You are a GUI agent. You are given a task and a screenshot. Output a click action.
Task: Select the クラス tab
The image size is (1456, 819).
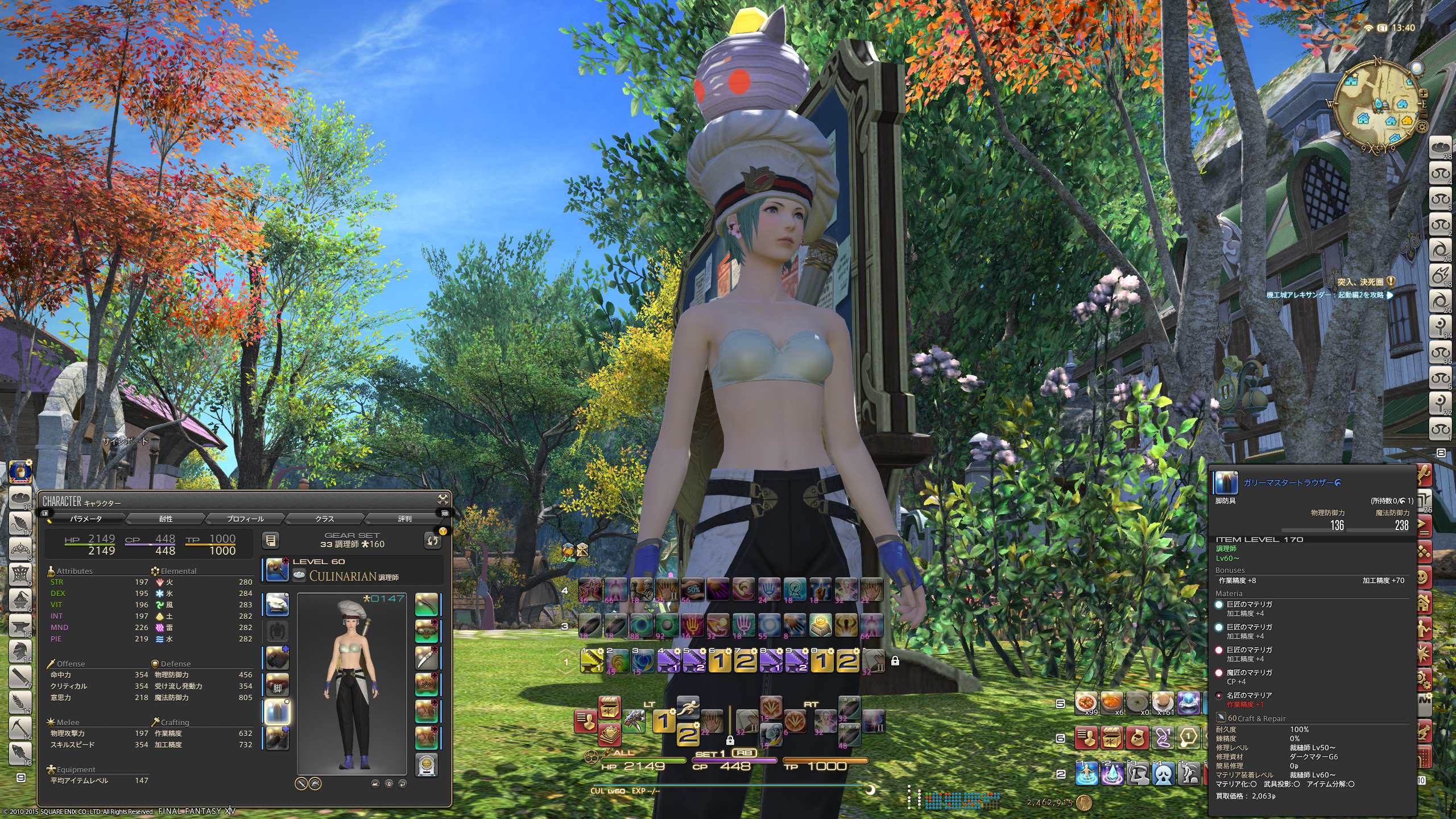pos(325,519)
